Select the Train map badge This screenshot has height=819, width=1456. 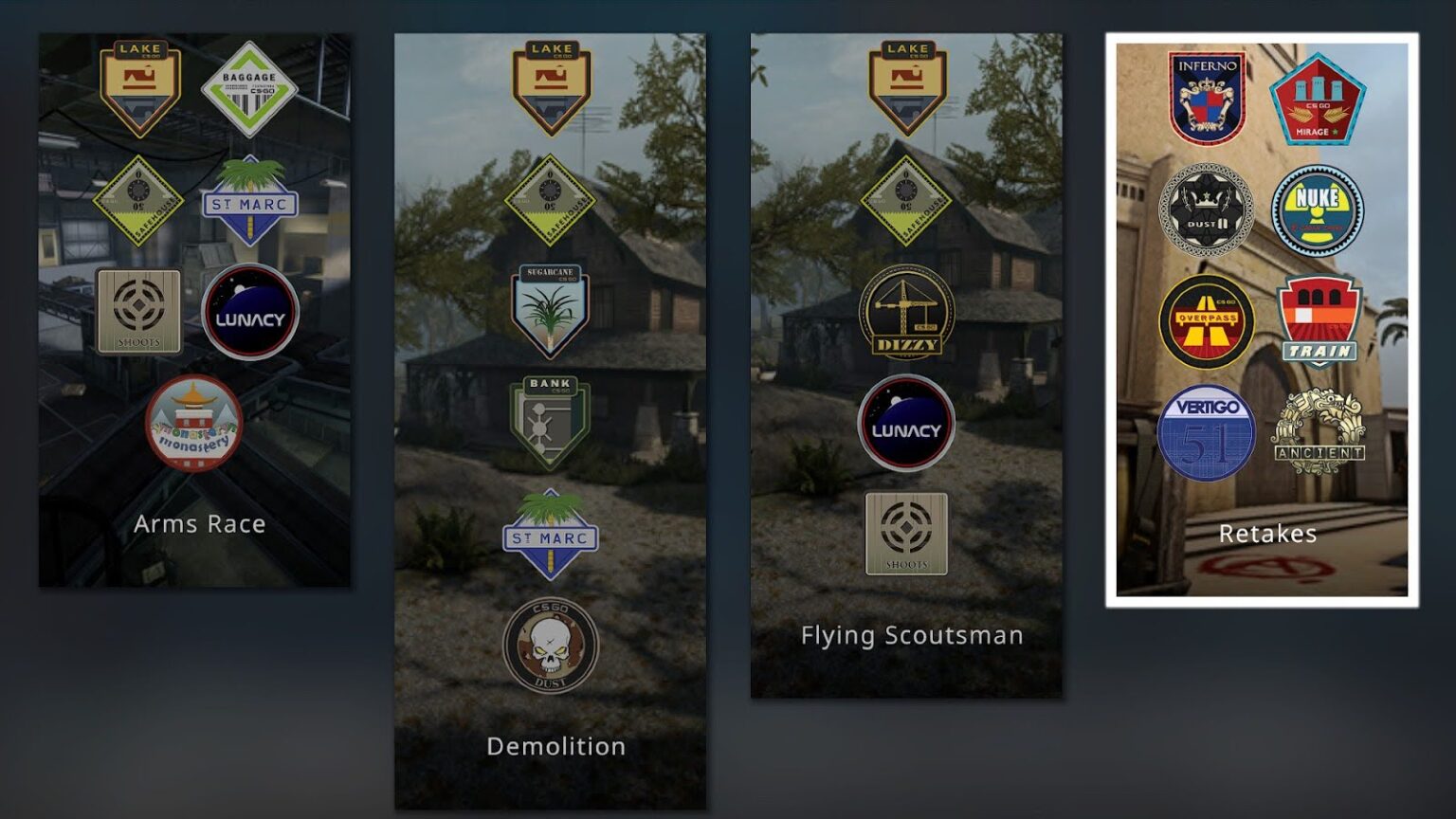click(1318, 322)
